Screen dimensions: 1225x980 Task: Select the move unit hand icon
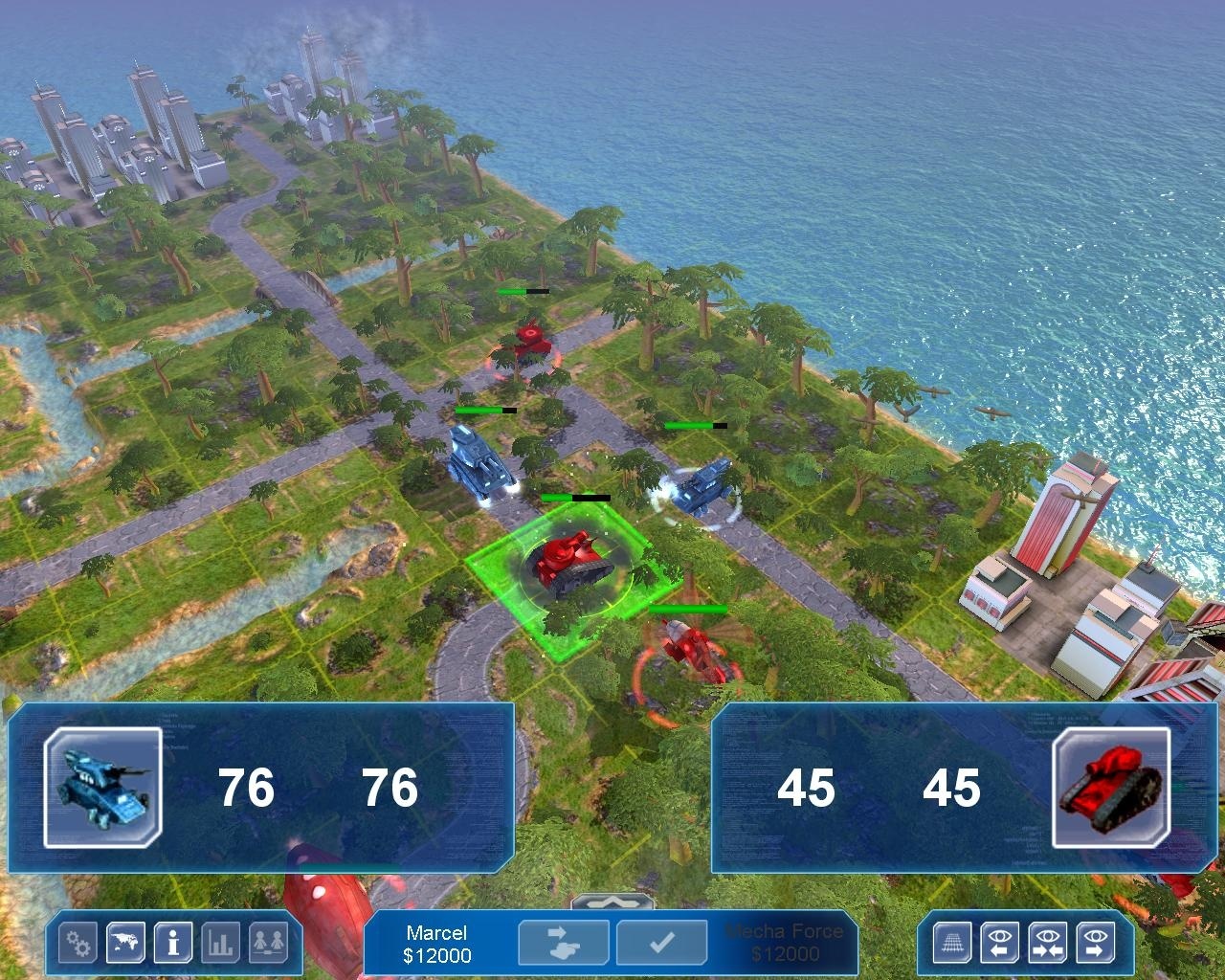pos(563,944)
